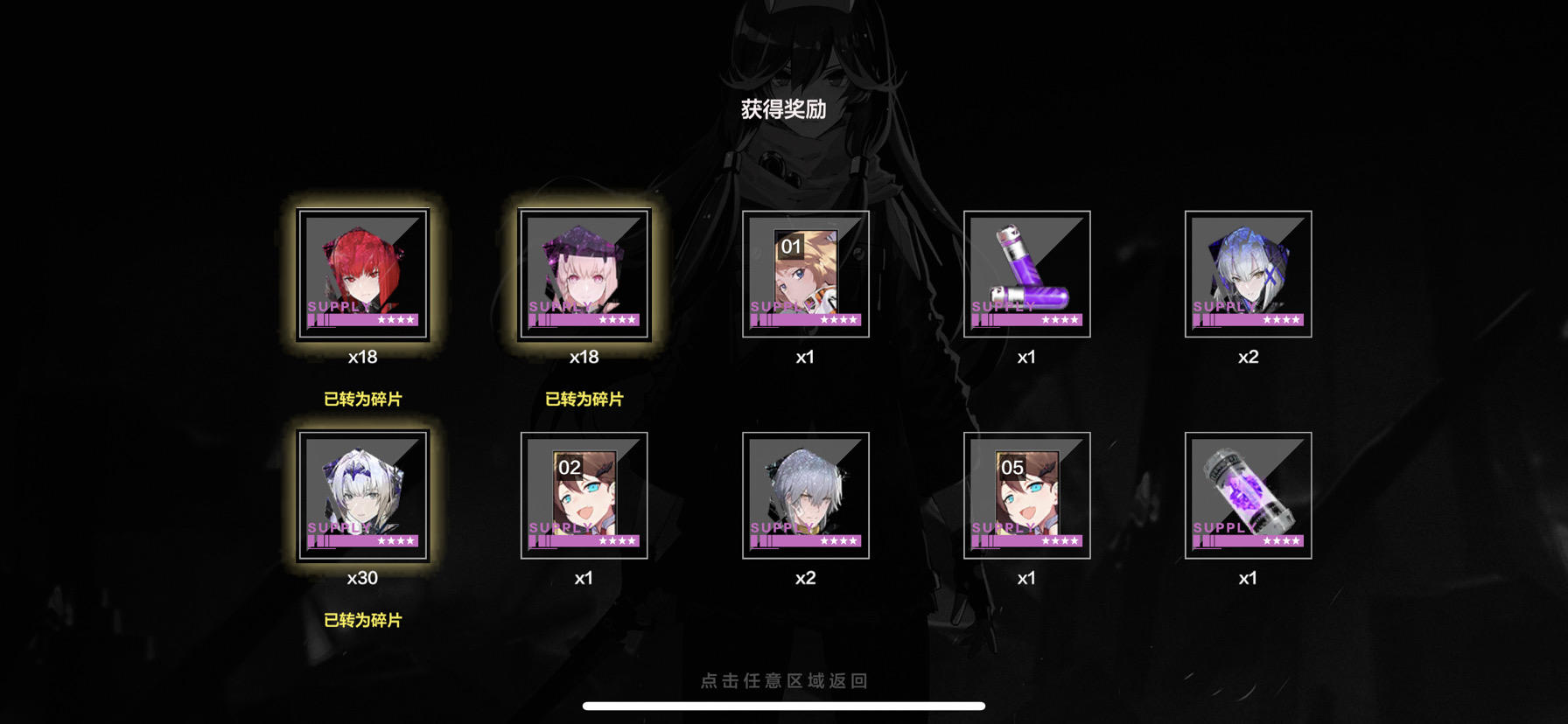
Task: Open the silver-haired x30 reward card
Action: [x=364, y=496]
